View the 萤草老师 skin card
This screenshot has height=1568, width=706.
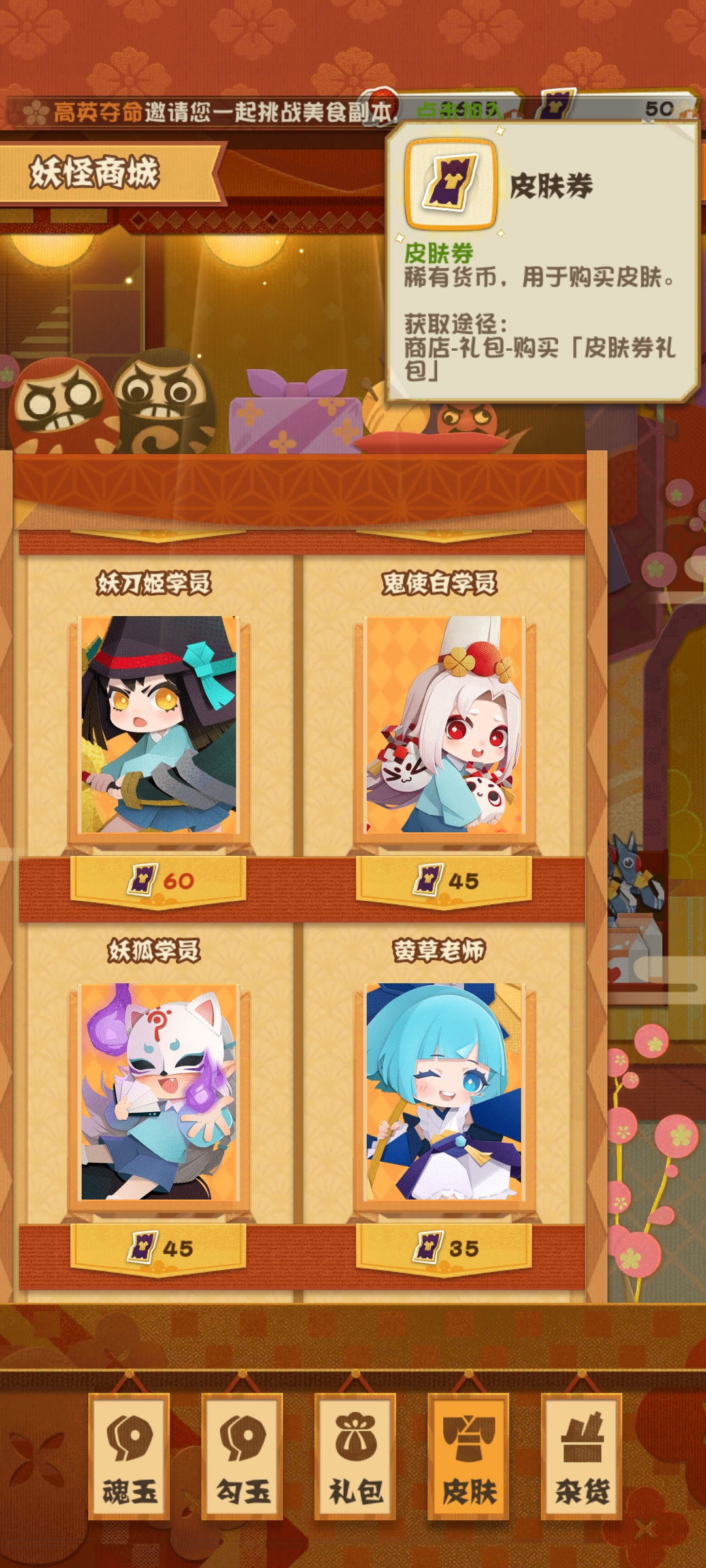tap(444, 1092)
